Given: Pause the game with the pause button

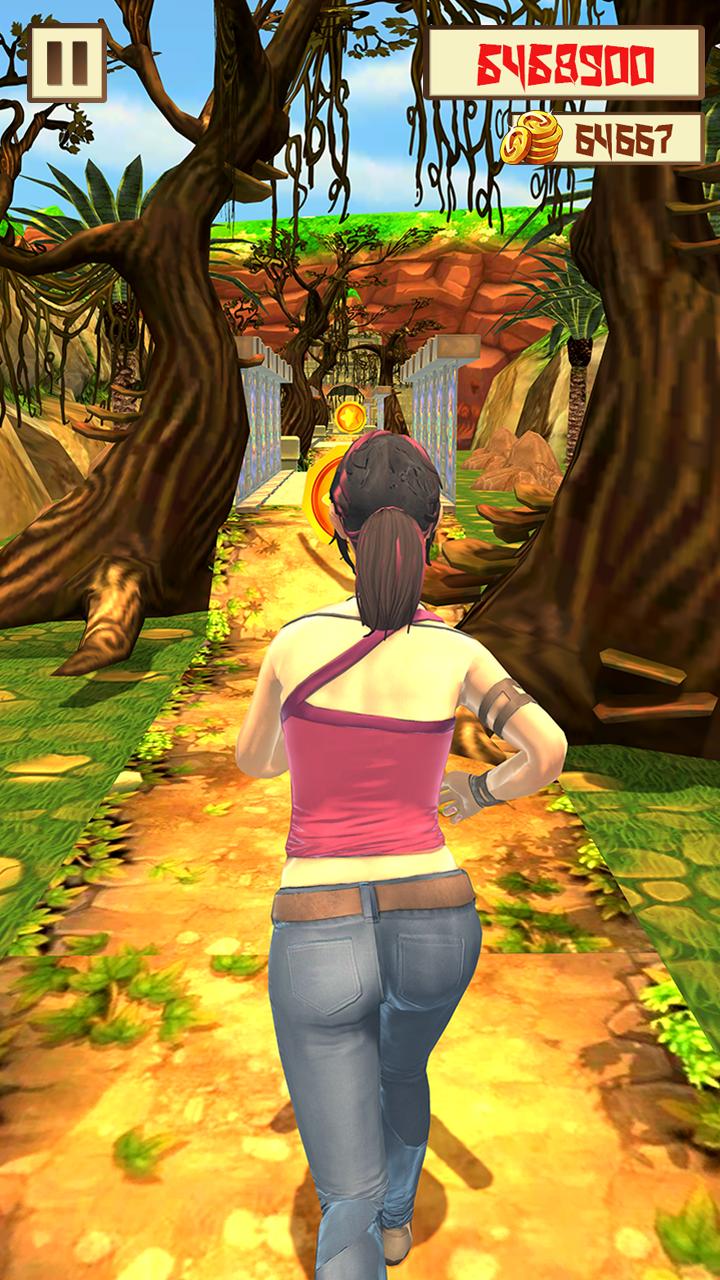Looking at the screenshot, I should coord(66,63).
